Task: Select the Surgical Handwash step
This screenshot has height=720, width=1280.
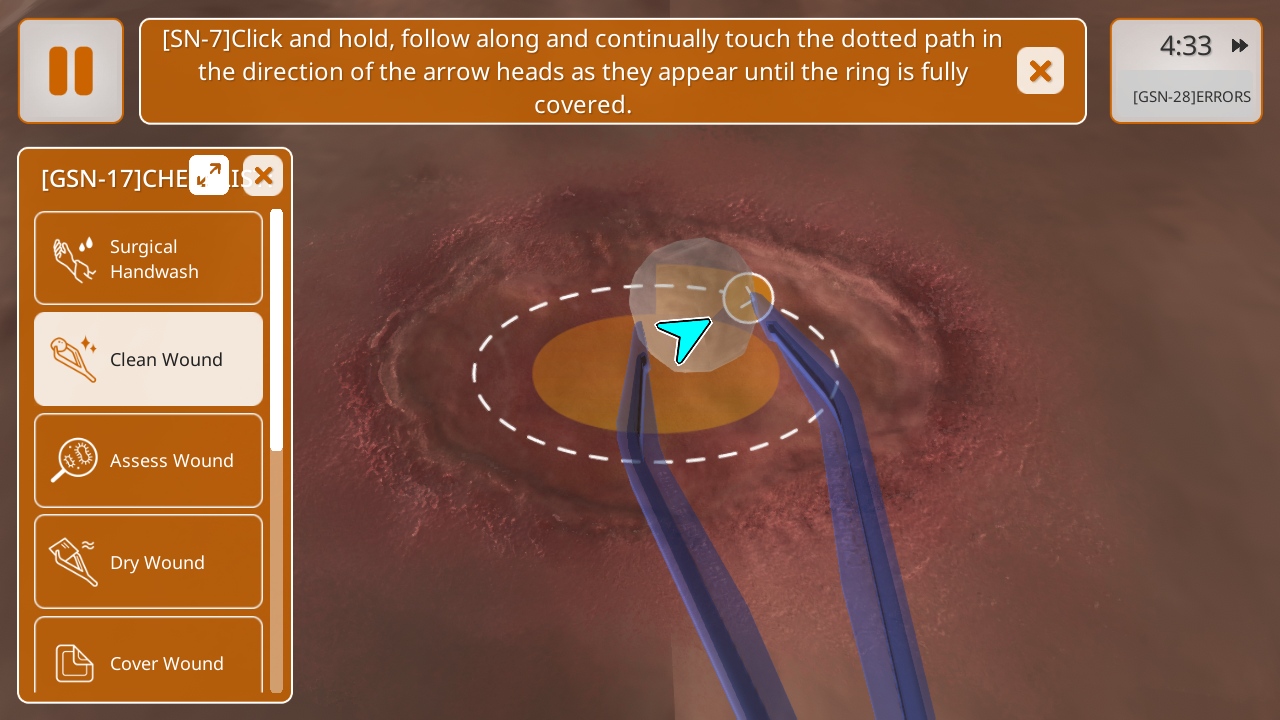Action: 149,258
